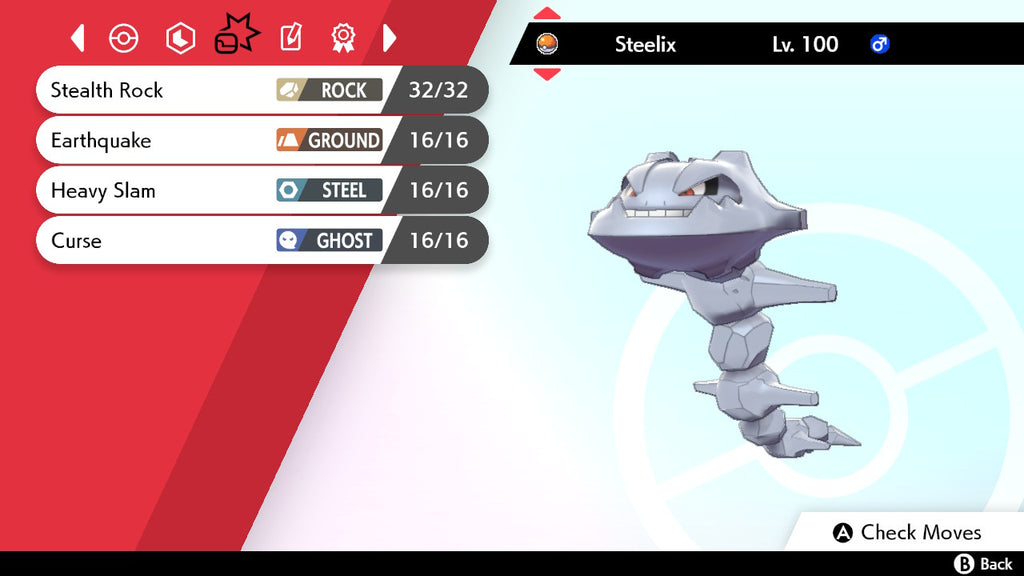
Task: Select the battle moves tab icon
Action: click(x=236, y=37)
